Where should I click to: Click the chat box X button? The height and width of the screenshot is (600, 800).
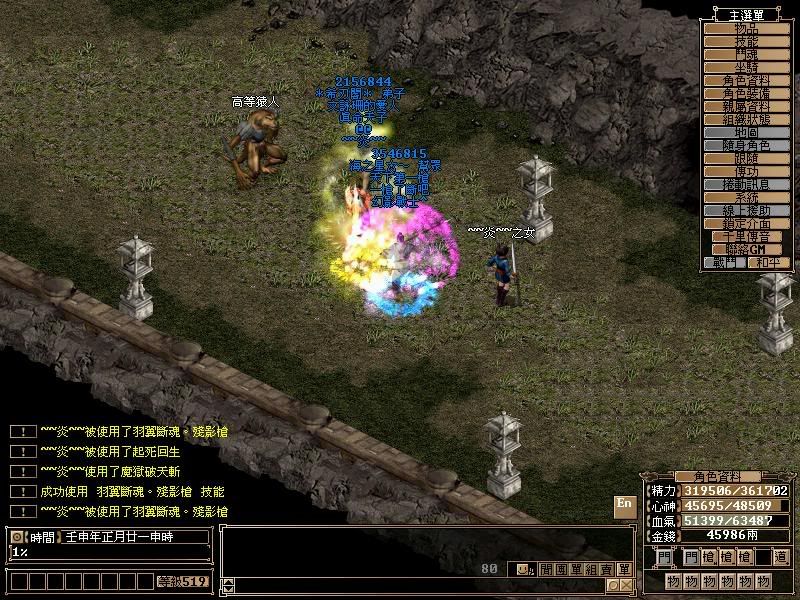(626, 585)
